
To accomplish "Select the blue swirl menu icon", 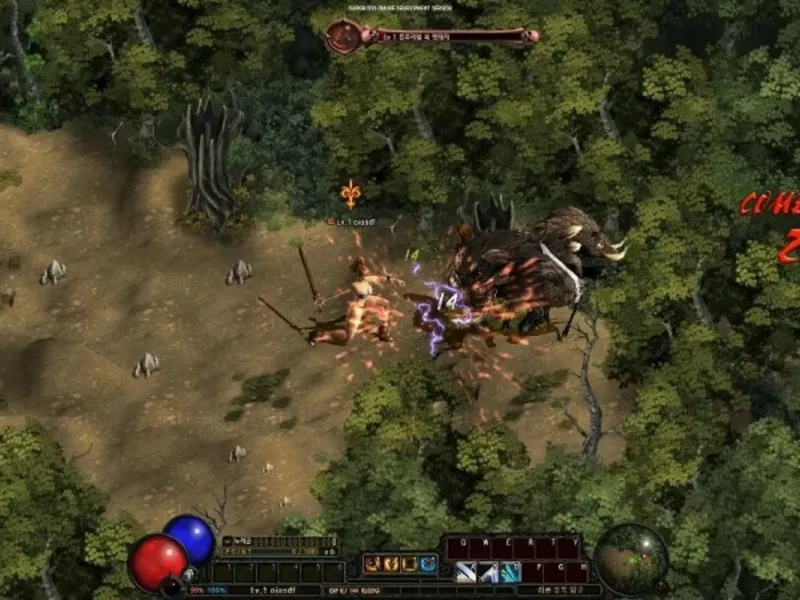I will click(x=429, y=564).
